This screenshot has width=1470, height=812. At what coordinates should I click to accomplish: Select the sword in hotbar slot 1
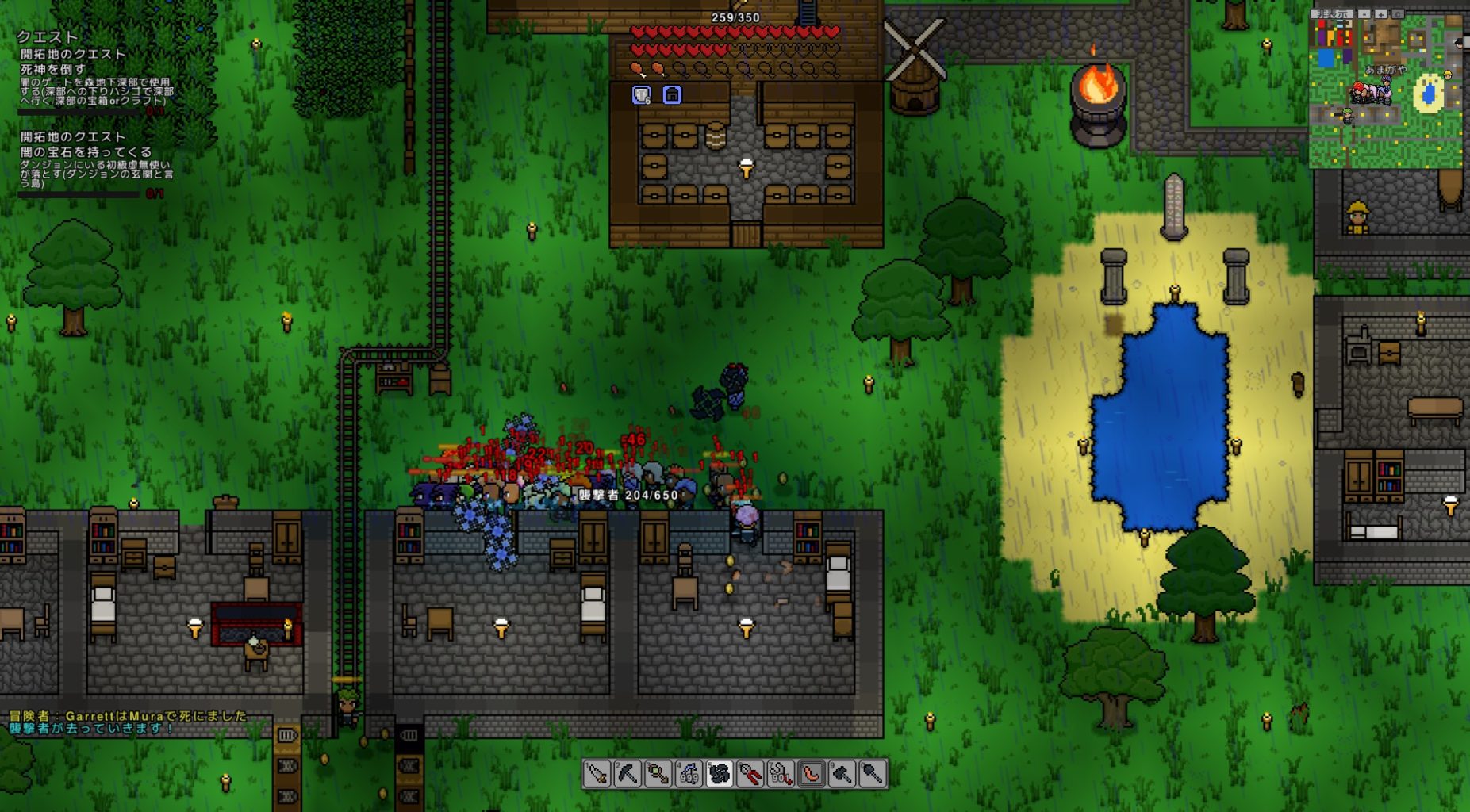[596, 773]
